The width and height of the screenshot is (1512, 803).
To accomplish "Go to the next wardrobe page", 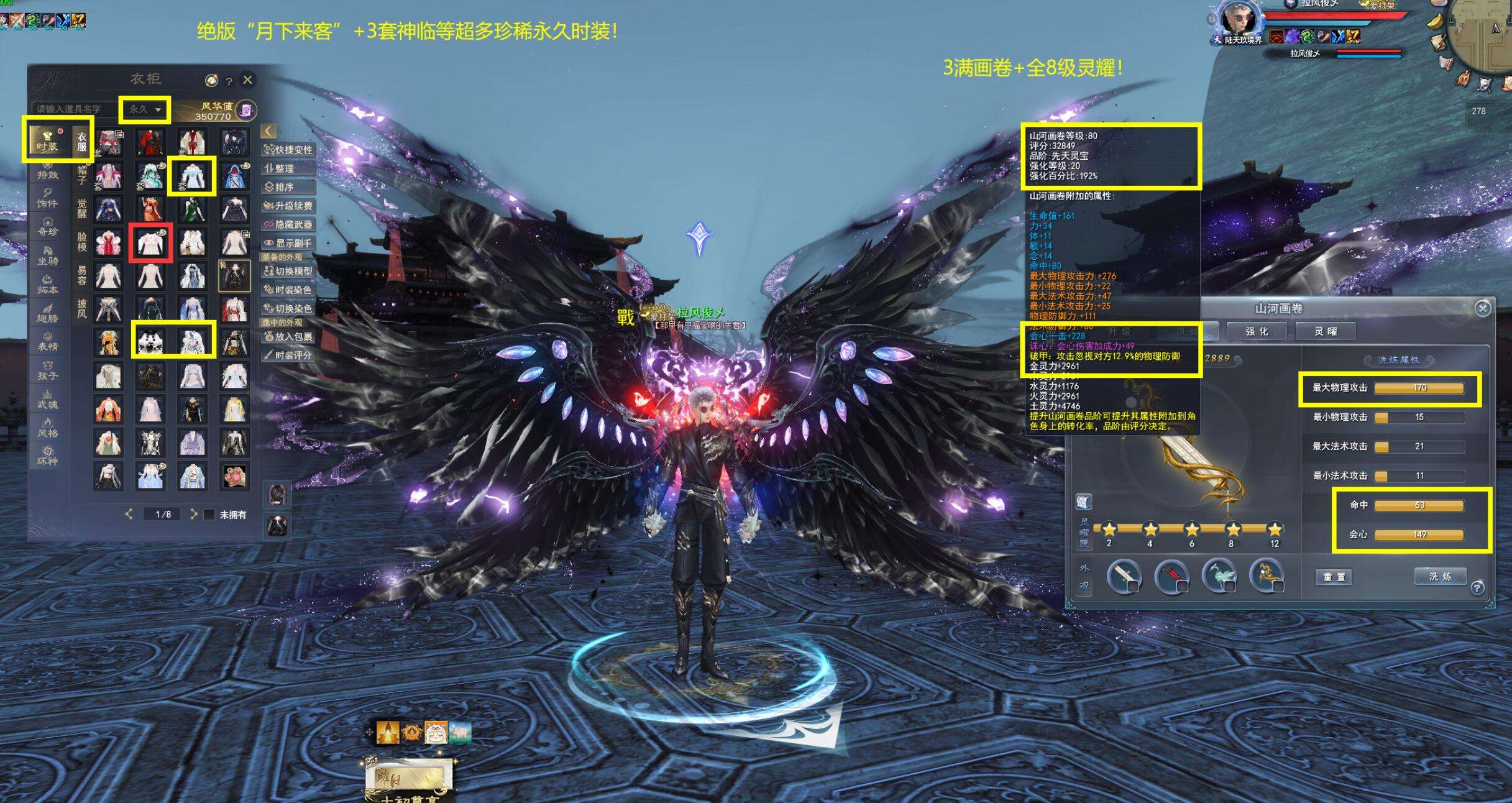I will point(193,514).
